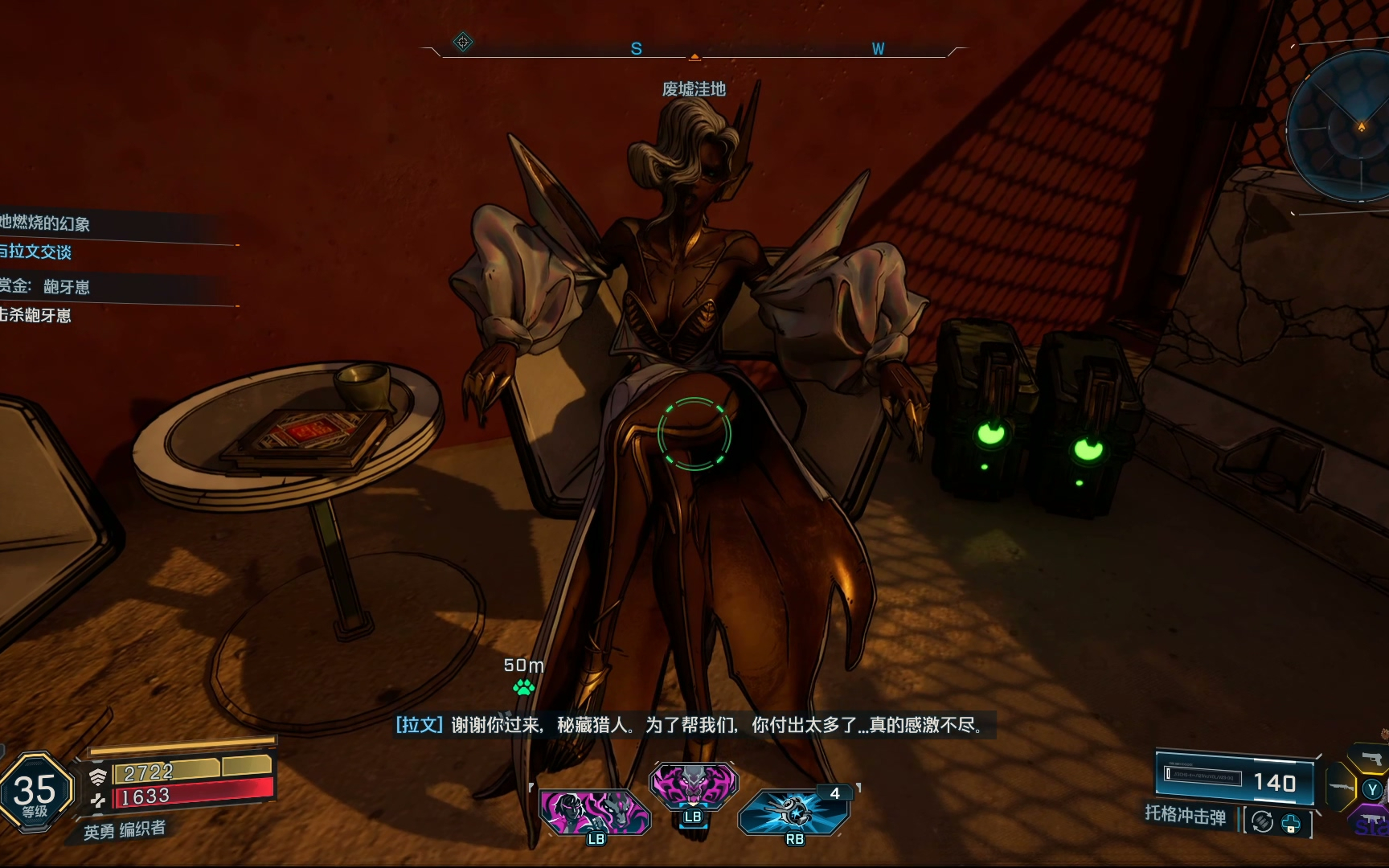Click the compass objective diamond marker
The width and height of the screenshot is (1389, 868).
point(463,42)
